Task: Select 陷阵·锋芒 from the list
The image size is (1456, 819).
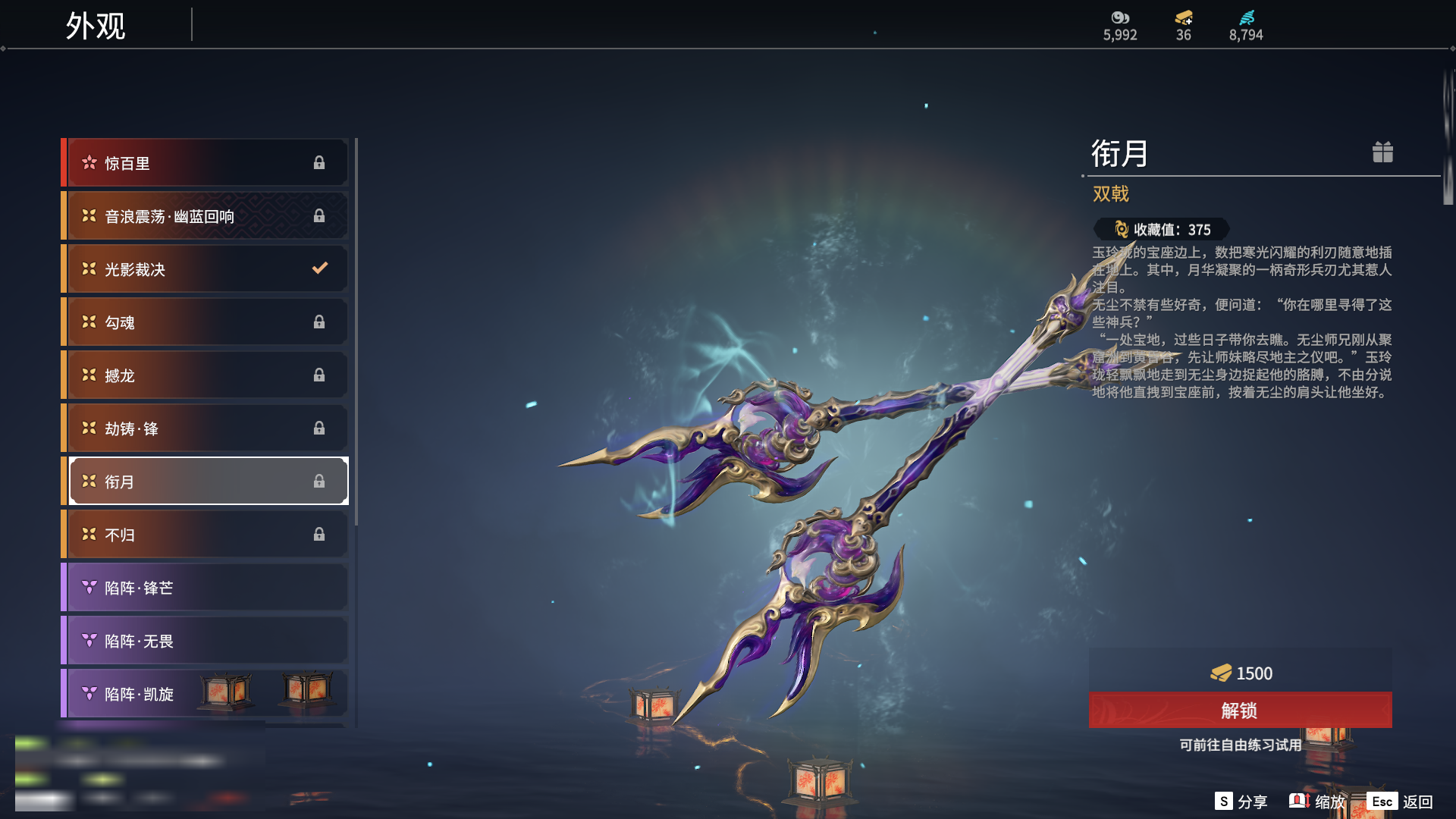Action: [x=206, y=588]
